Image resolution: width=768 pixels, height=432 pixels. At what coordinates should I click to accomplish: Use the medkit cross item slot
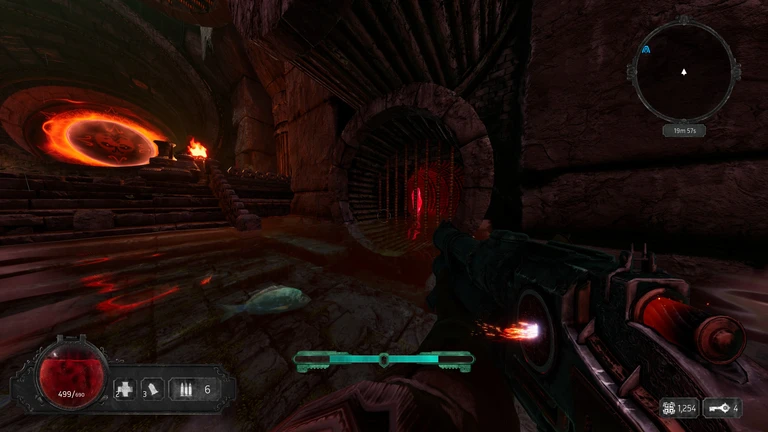coord(125,388)
